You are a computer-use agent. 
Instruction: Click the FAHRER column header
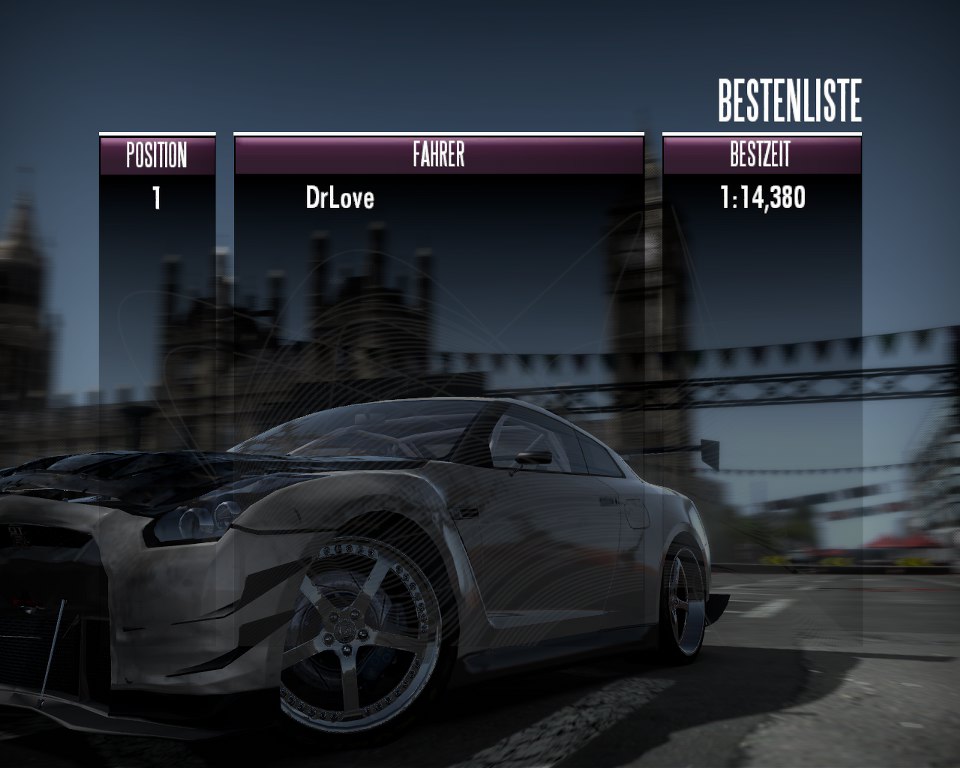[438, 155]
